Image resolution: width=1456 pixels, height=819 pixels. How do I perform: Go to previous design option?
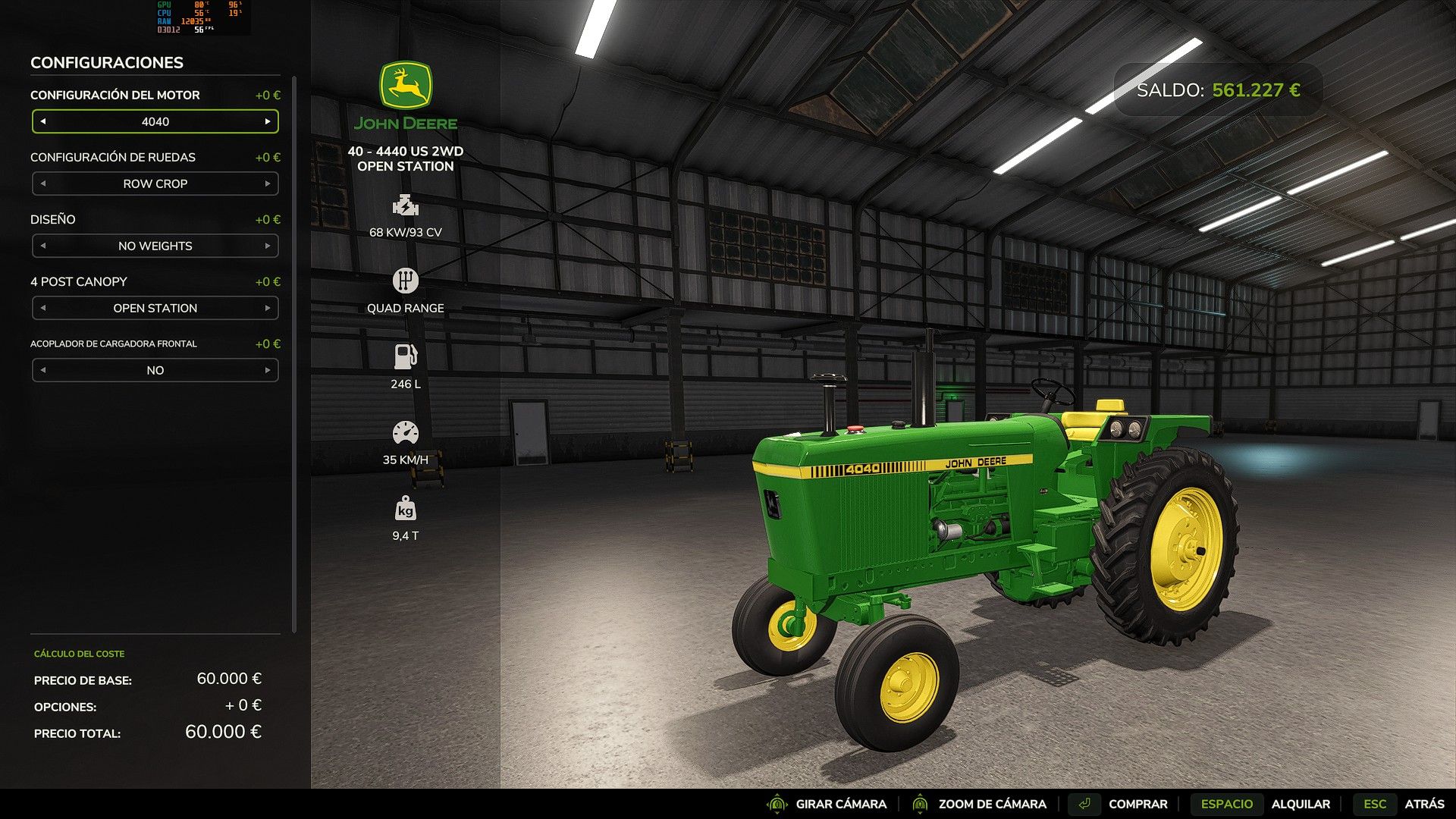[x=43, y=246]
